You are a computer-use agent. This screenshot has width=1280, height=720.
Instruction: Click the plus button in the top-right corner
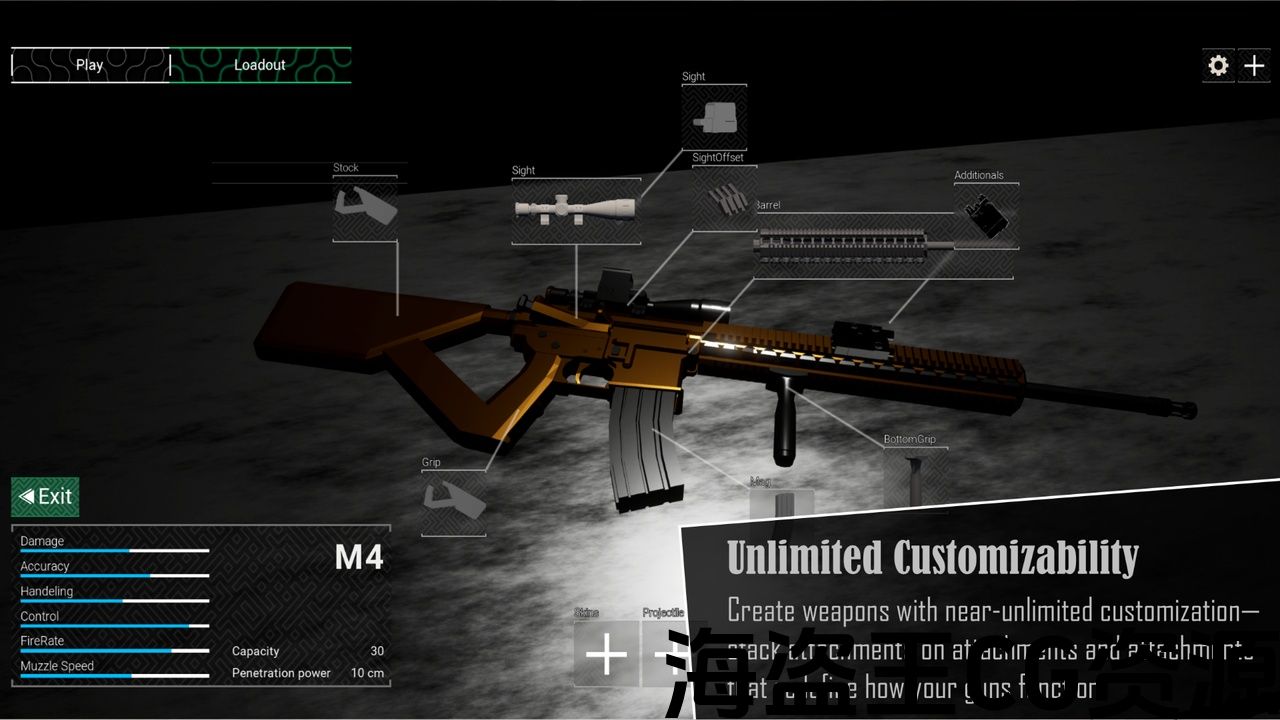click(1254, 66)
